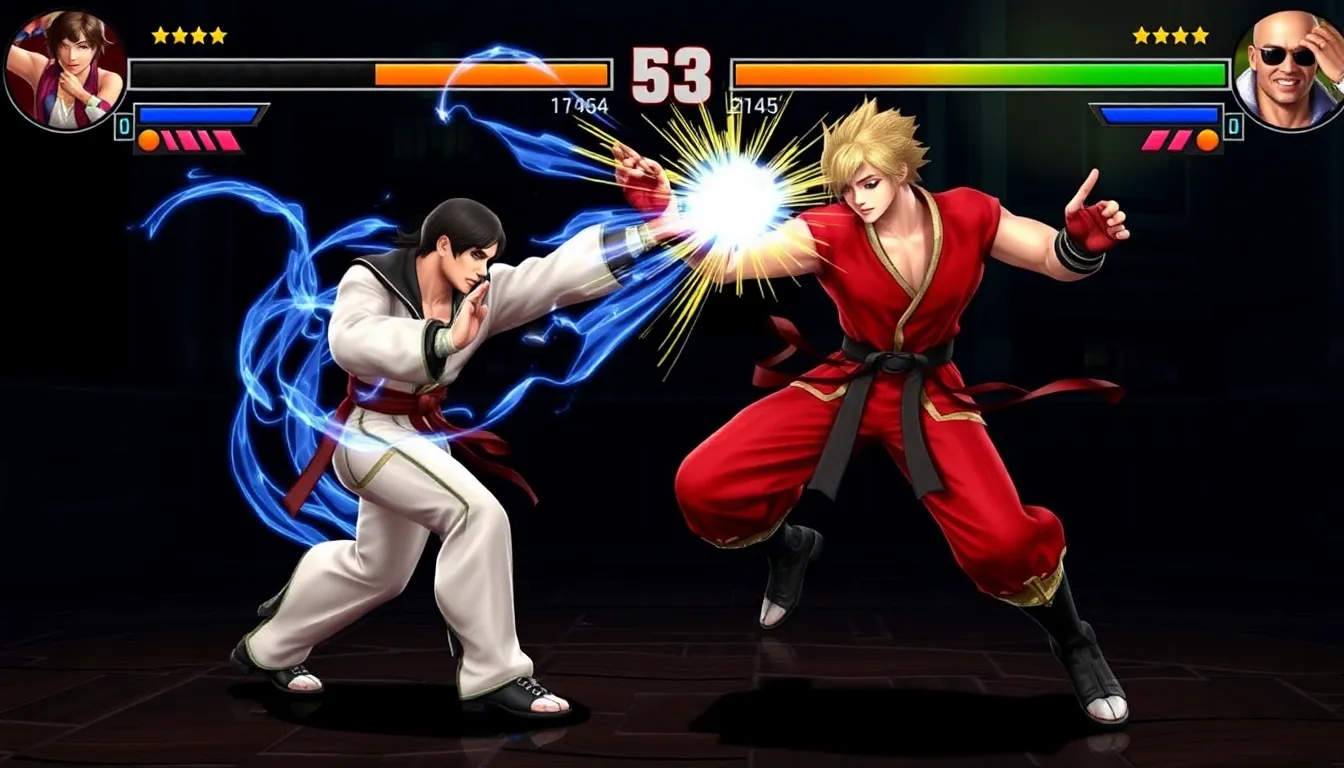Viewport: 1344px width, 768px height.
Task: Tap the orange orb beside the right pink gauge
Action: coord(1206,139)
